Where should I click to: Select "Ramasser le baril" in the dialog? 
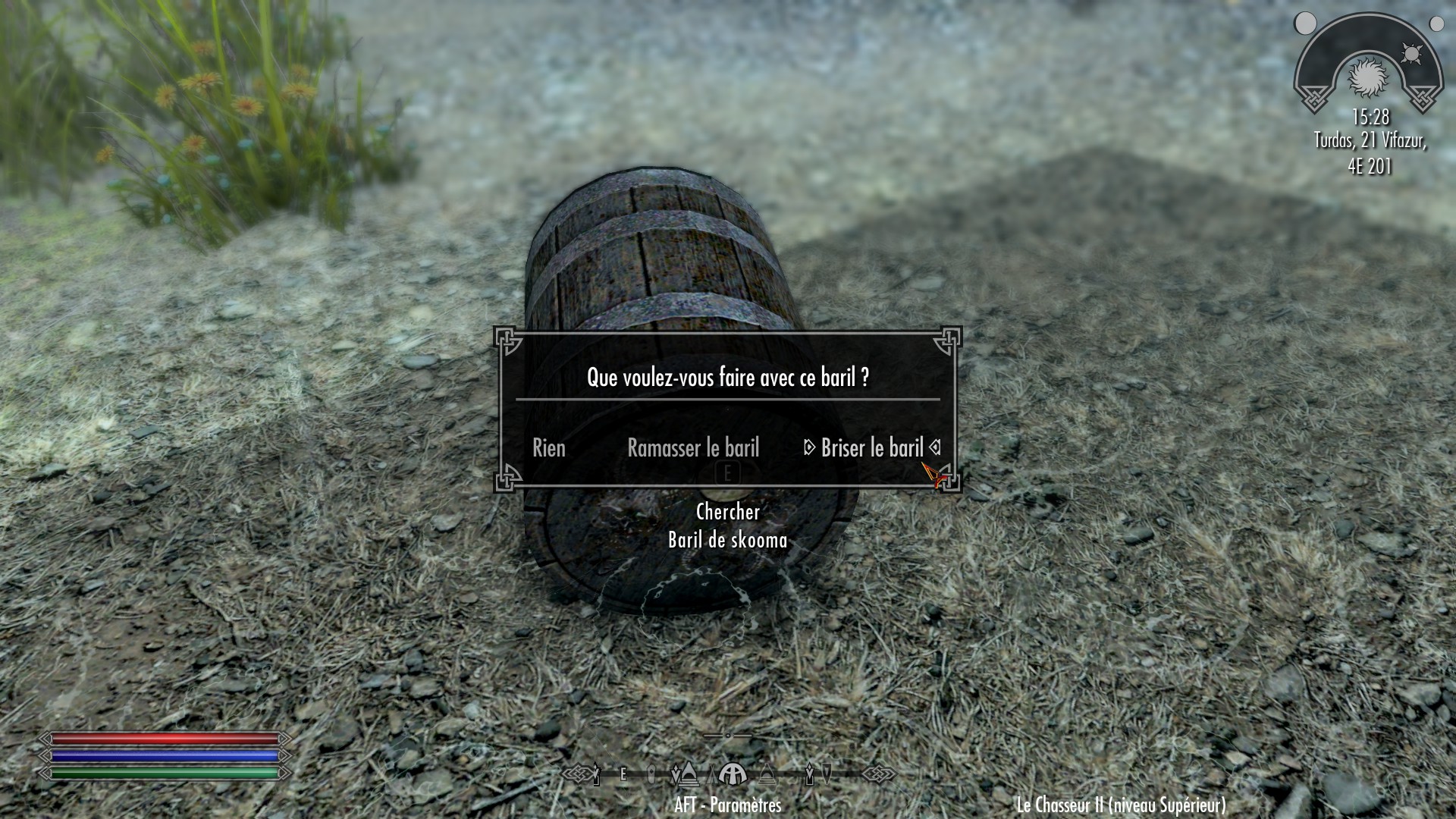(693, 448)
